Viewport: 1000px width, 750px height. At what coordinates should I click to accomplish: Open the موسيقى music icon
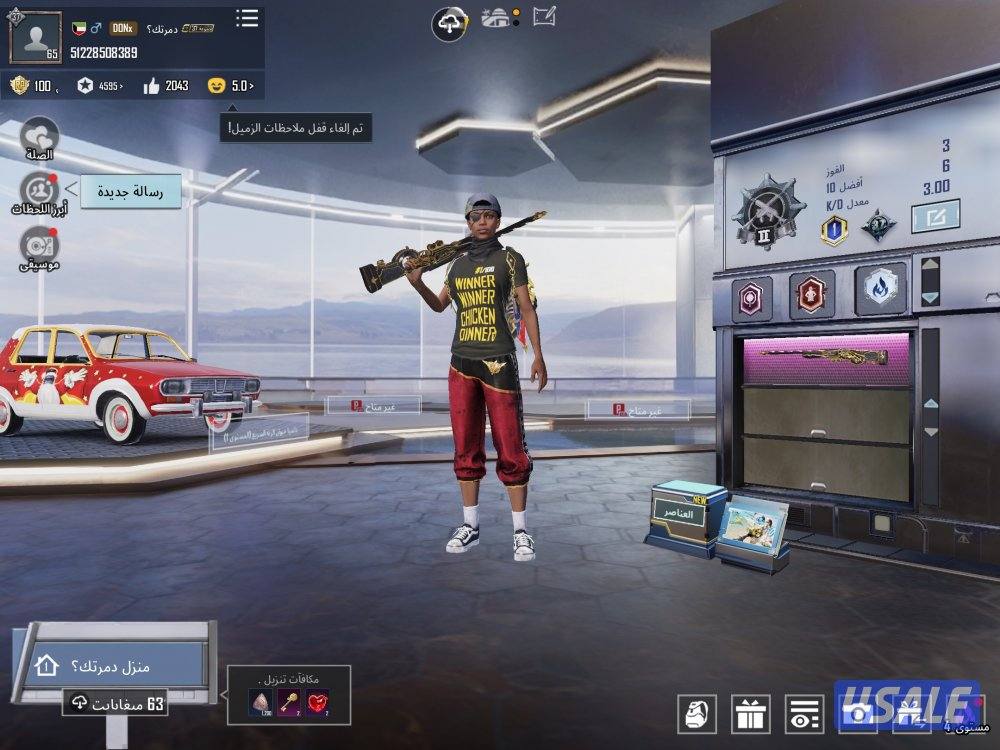39,246
